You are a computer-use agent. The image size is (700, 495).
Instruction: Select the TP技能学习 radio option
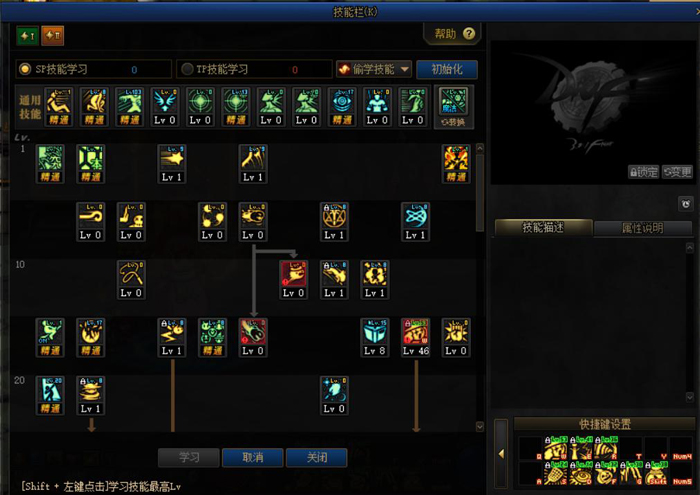click(x=187, y=69)
